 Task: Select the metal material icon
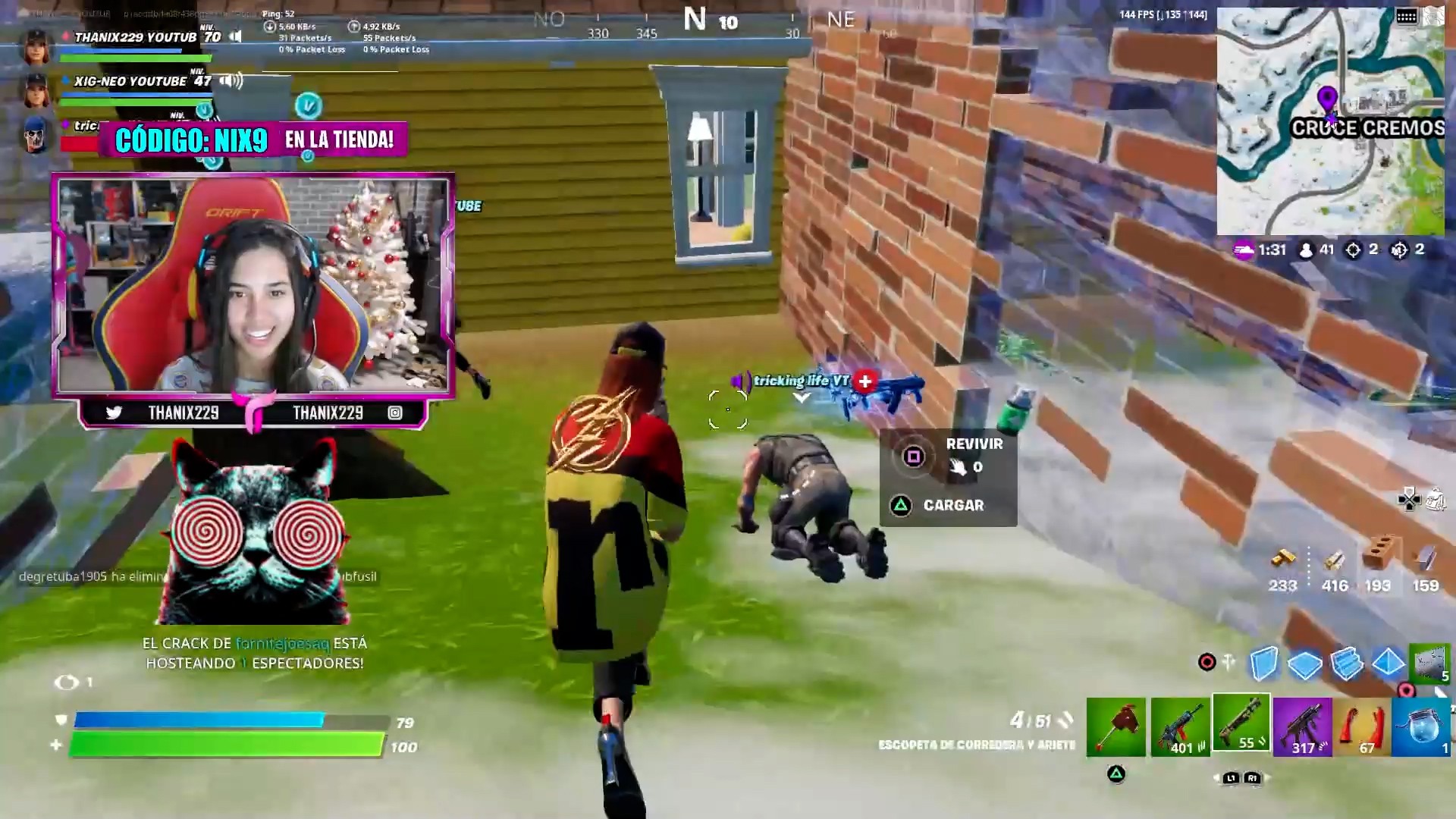[x=1425, y=560]
